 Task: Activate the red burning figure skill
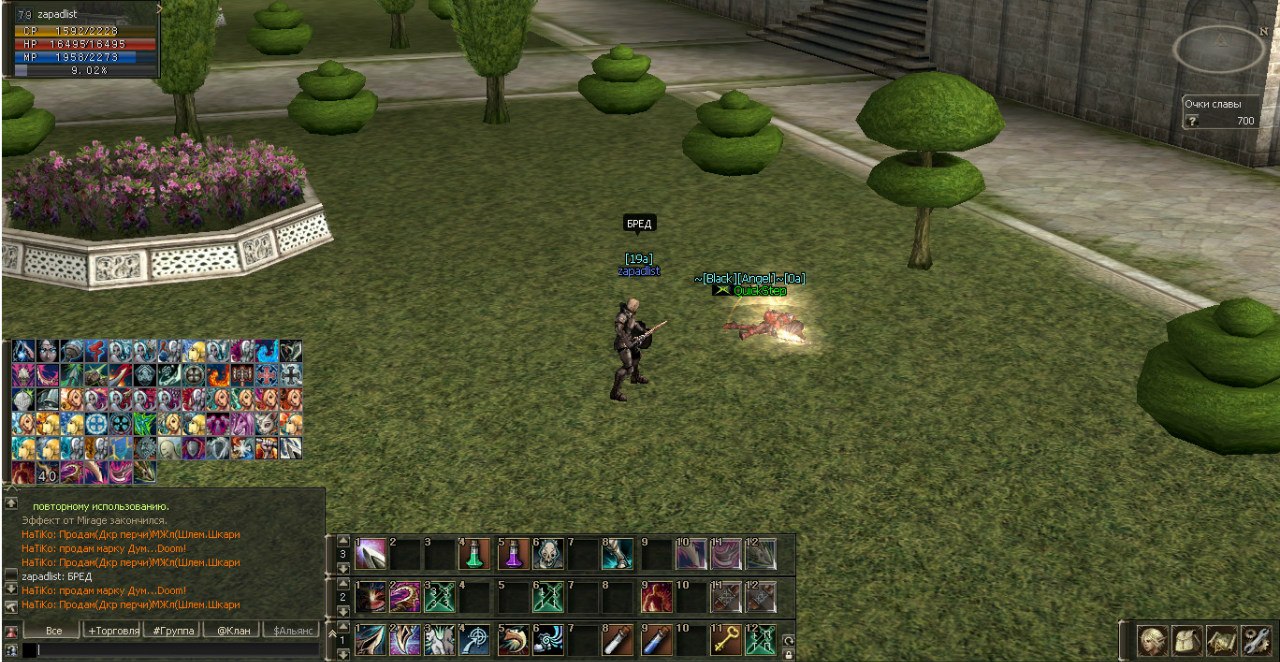pyautogui.click(x=655, y=597)
